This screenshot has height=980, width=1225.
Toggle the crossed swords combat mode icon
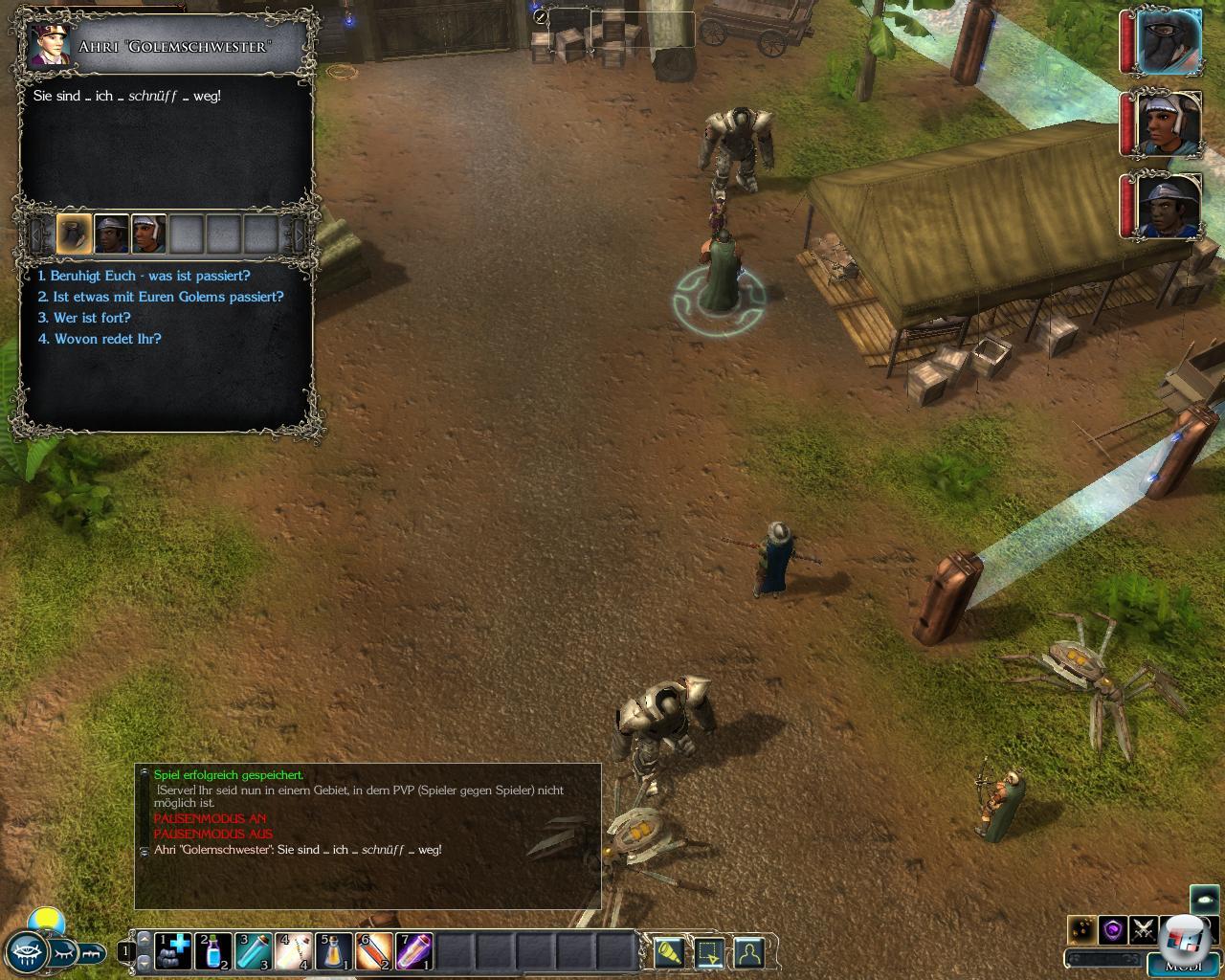pos(1143,929)
